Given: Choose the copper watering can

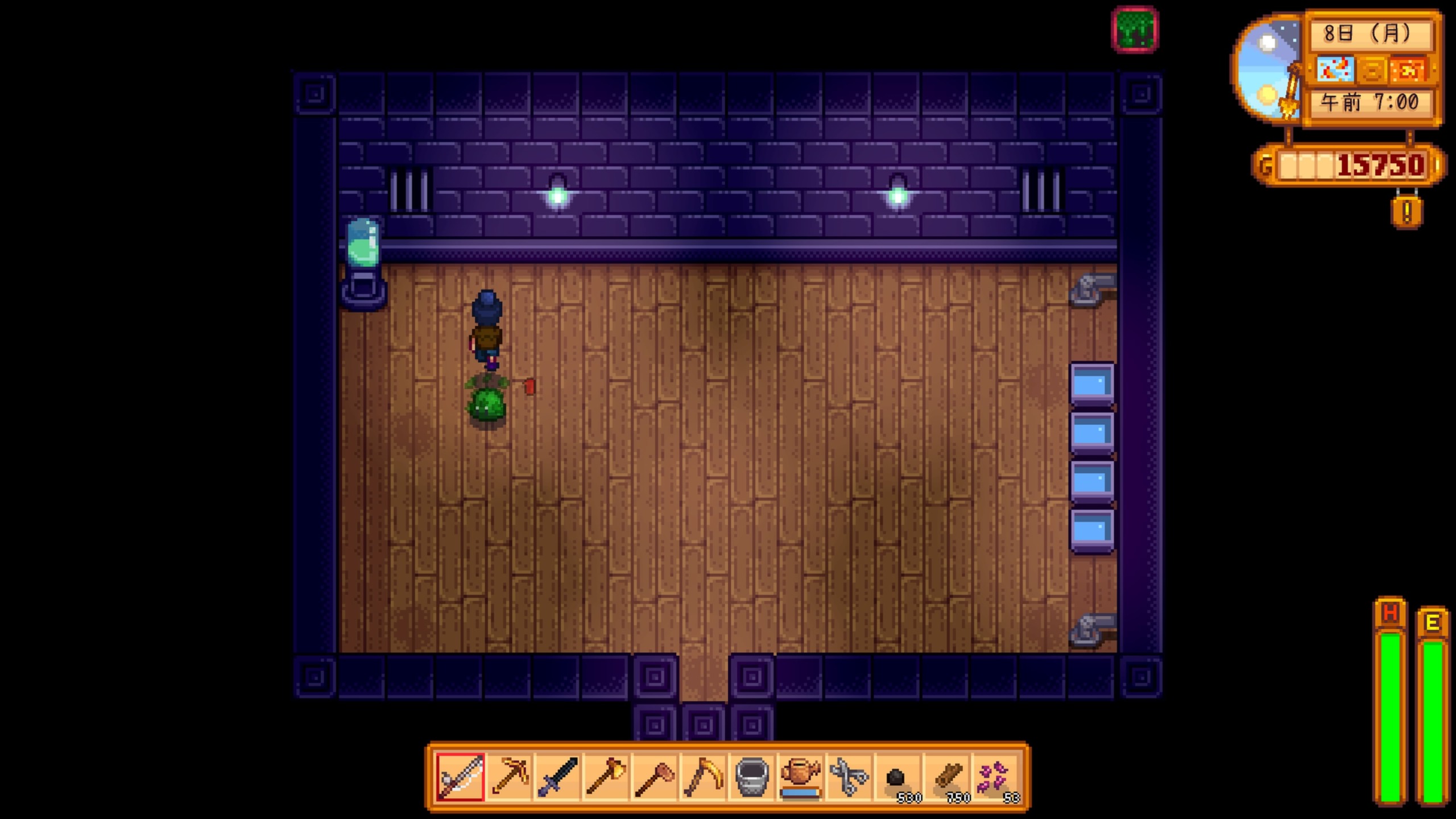Looking at the screenshot, I should pos(801,777).
